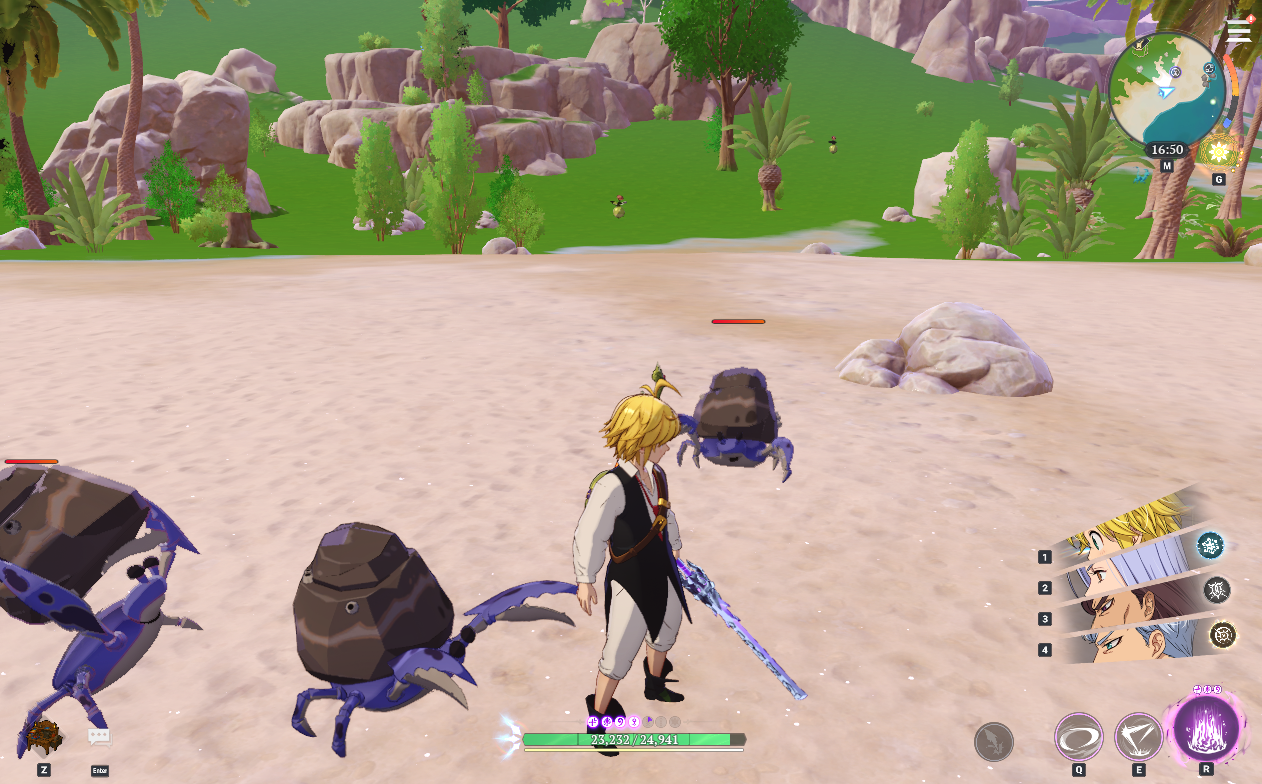Open the chat speech bubble
The image size is (1262, 784).
[99, 738]
